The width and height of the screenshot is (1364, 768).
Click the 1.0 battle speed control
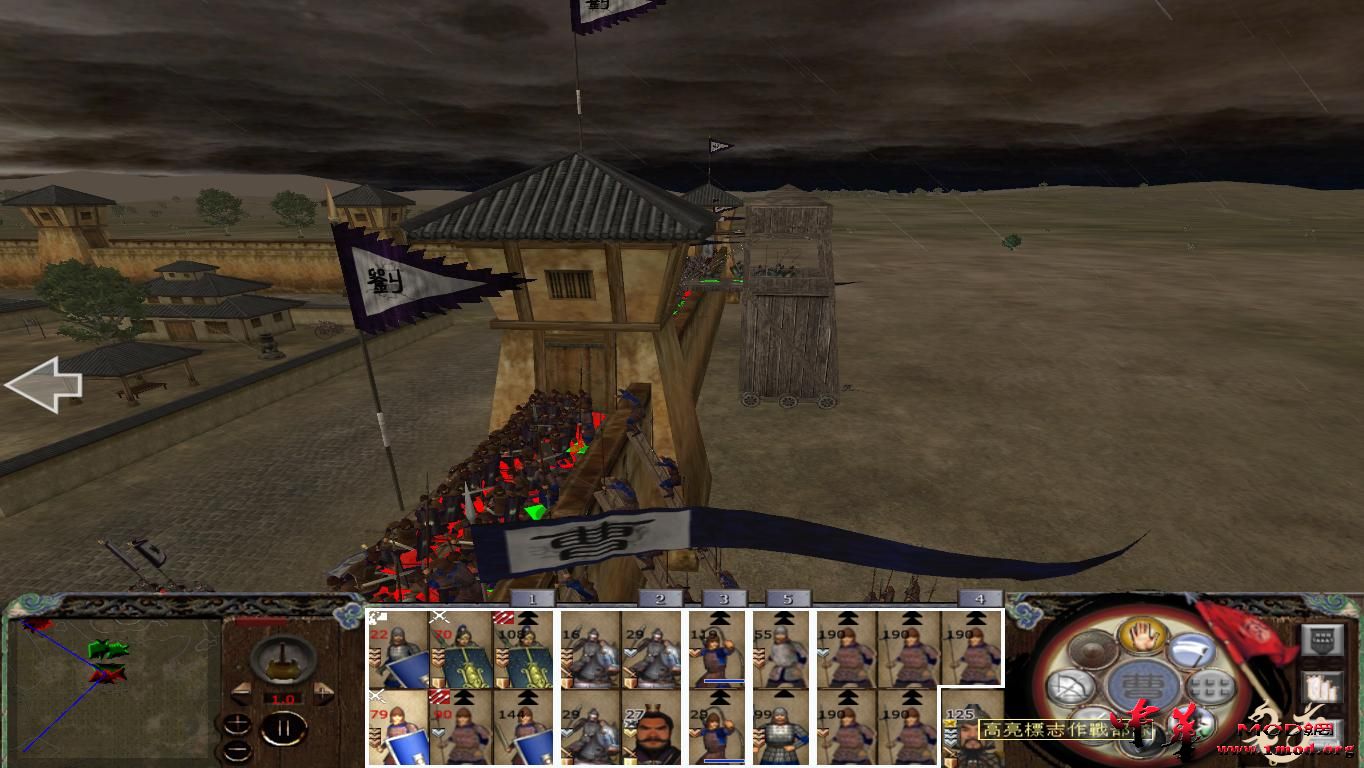282,698
